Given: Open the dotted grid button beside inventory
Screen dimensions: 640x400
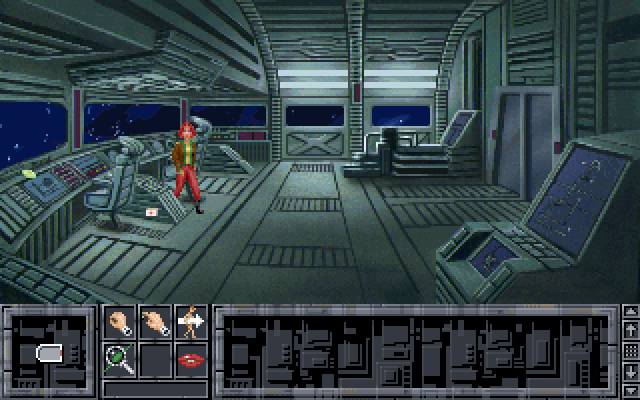Looking at the screenshot, I should [630, 351].
